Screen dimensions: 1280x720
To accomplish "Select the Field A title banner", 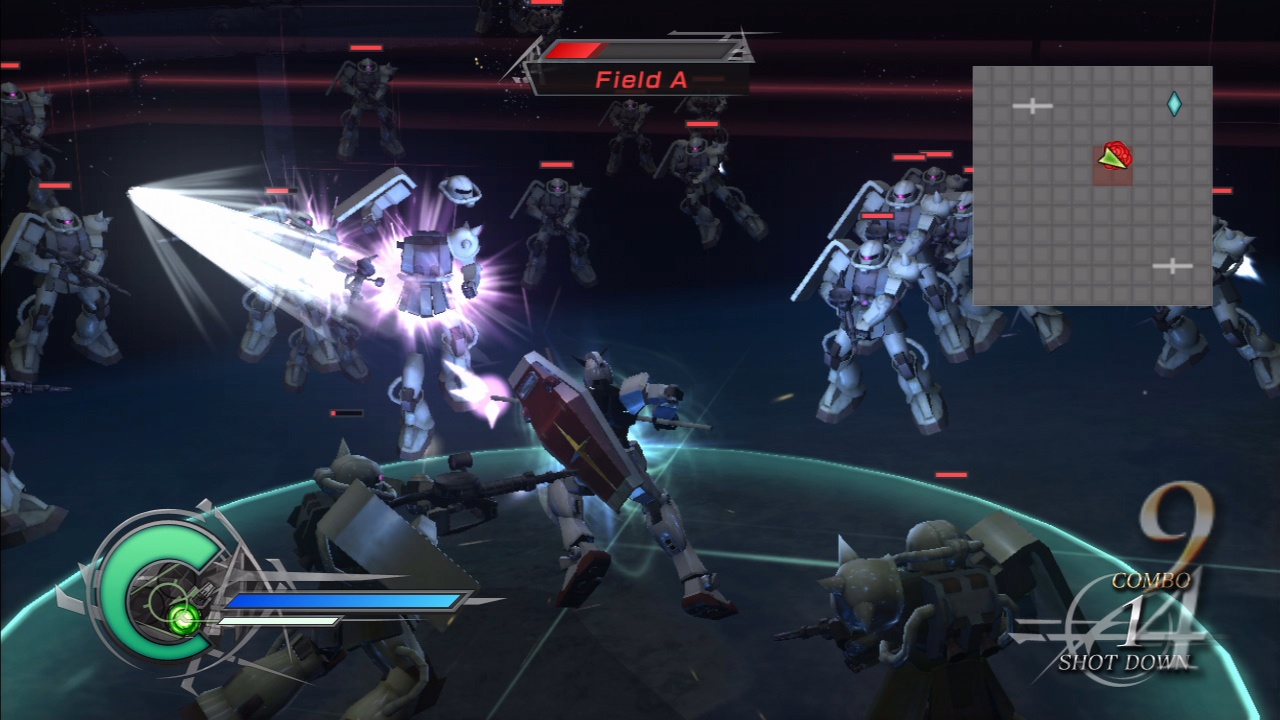I will 640,81.
